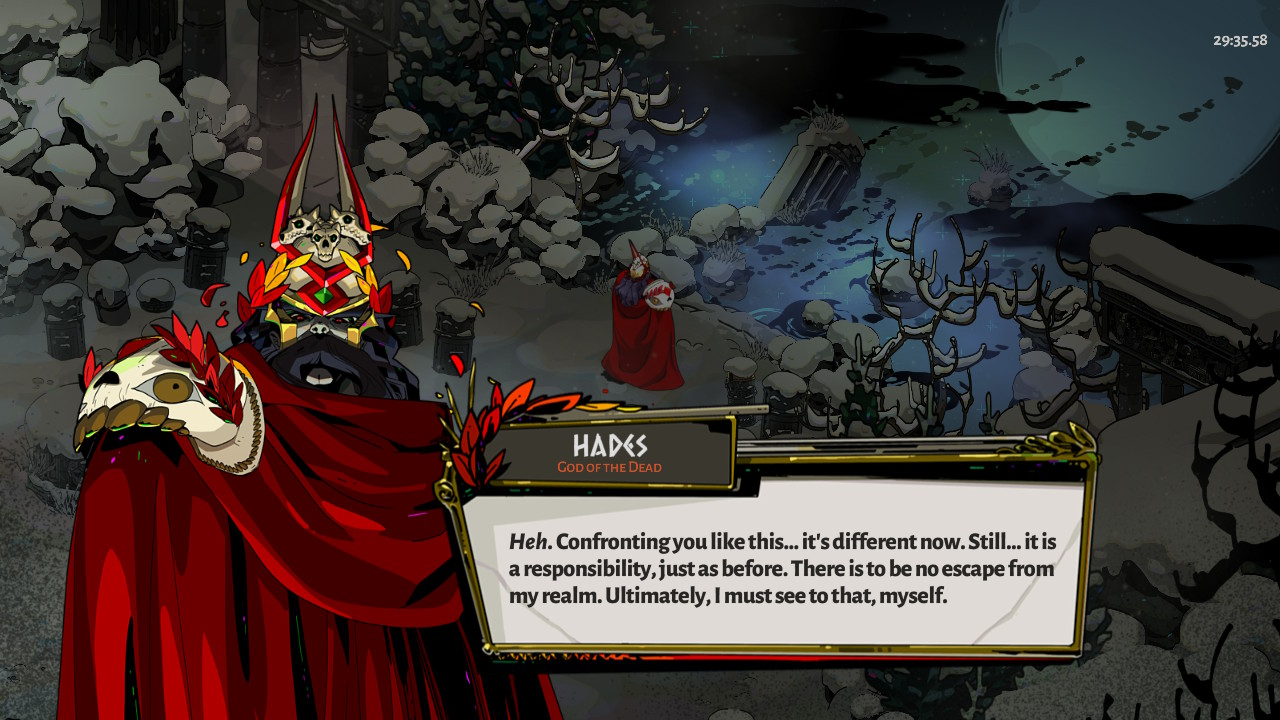Advance Hades' dialogue by clicking the text box
Screen dimensions: 1280x720
pos(780,568)
